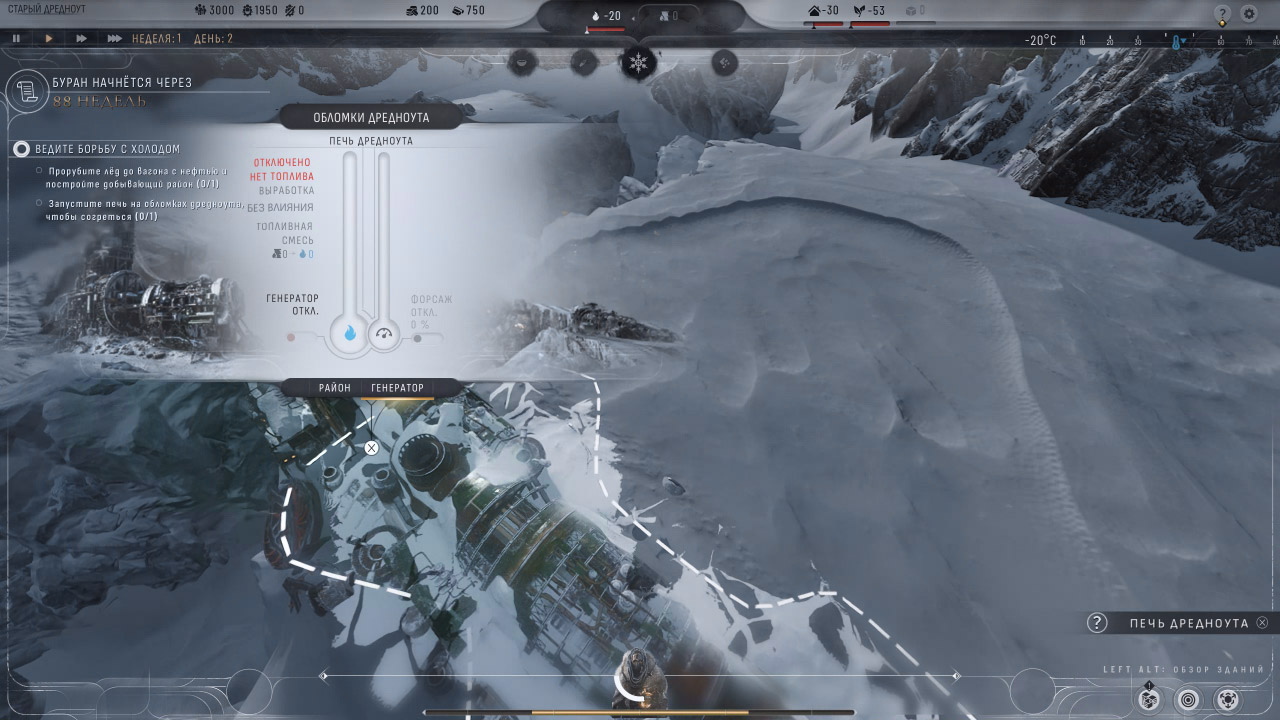The height and width of the screenshot is (720, 1280).
Task: Switch to the РАЙОН tab
Action: tap(335, 387)
